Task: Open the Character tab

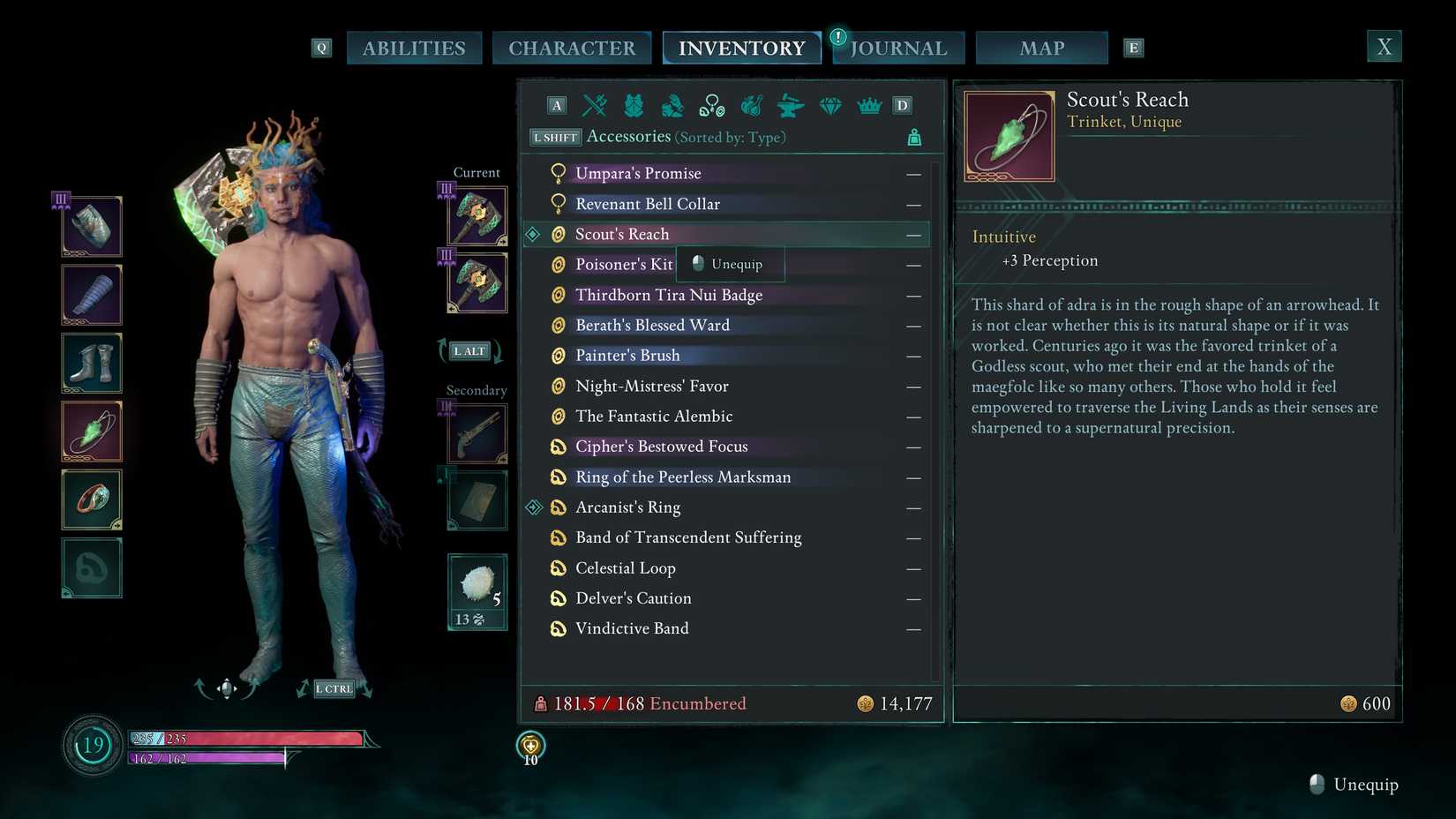Action: click(571, 48)
